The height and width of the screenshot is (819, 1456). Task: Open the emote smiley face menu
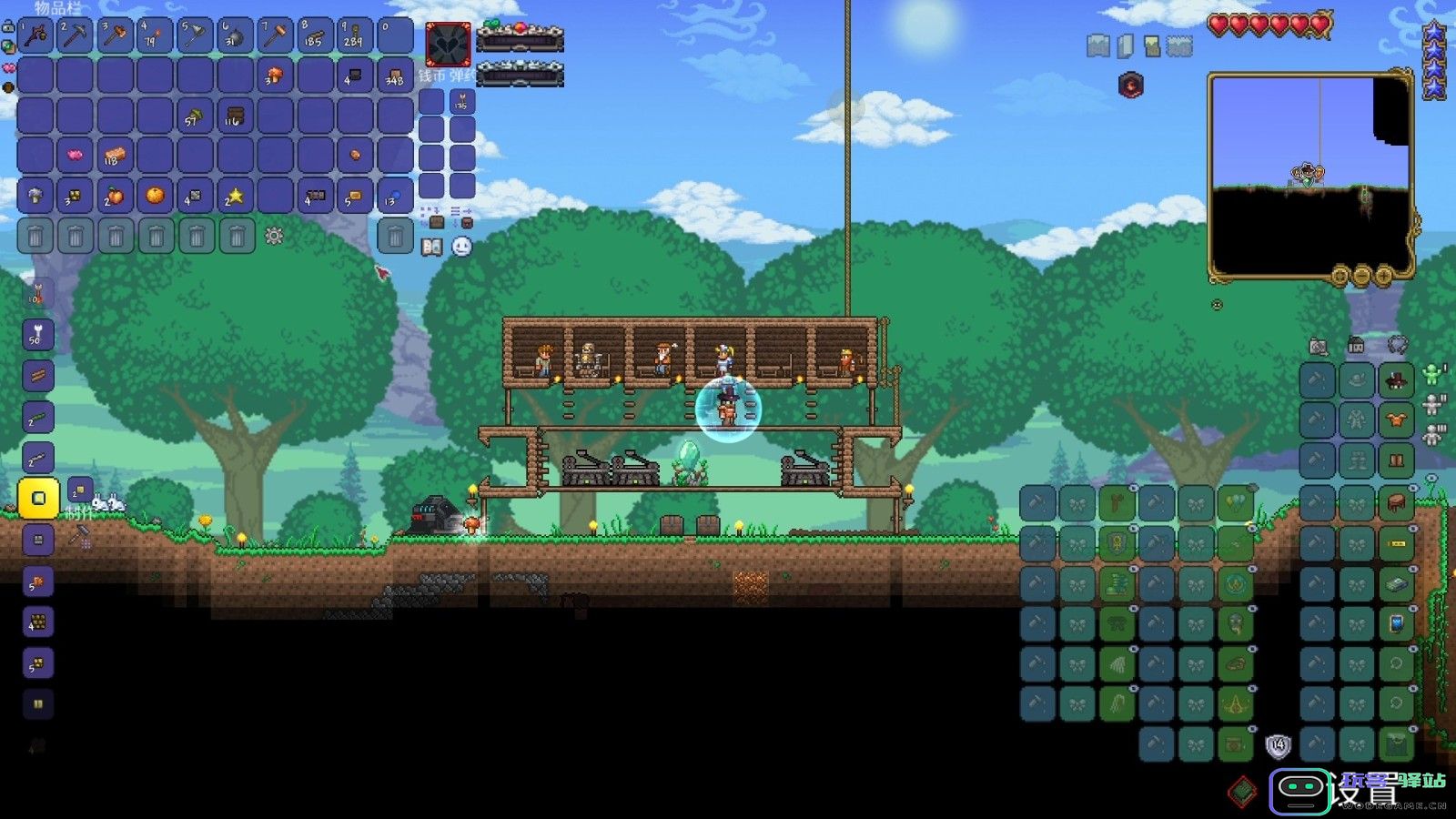click(x=462, y=247)
